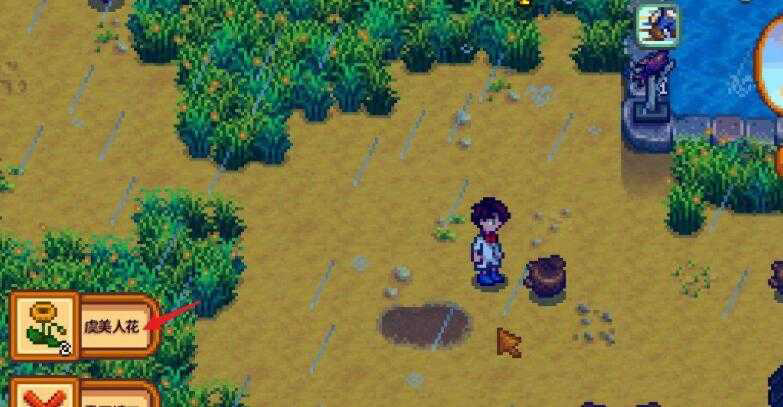Tap the red X cancel button

(42, 396)
